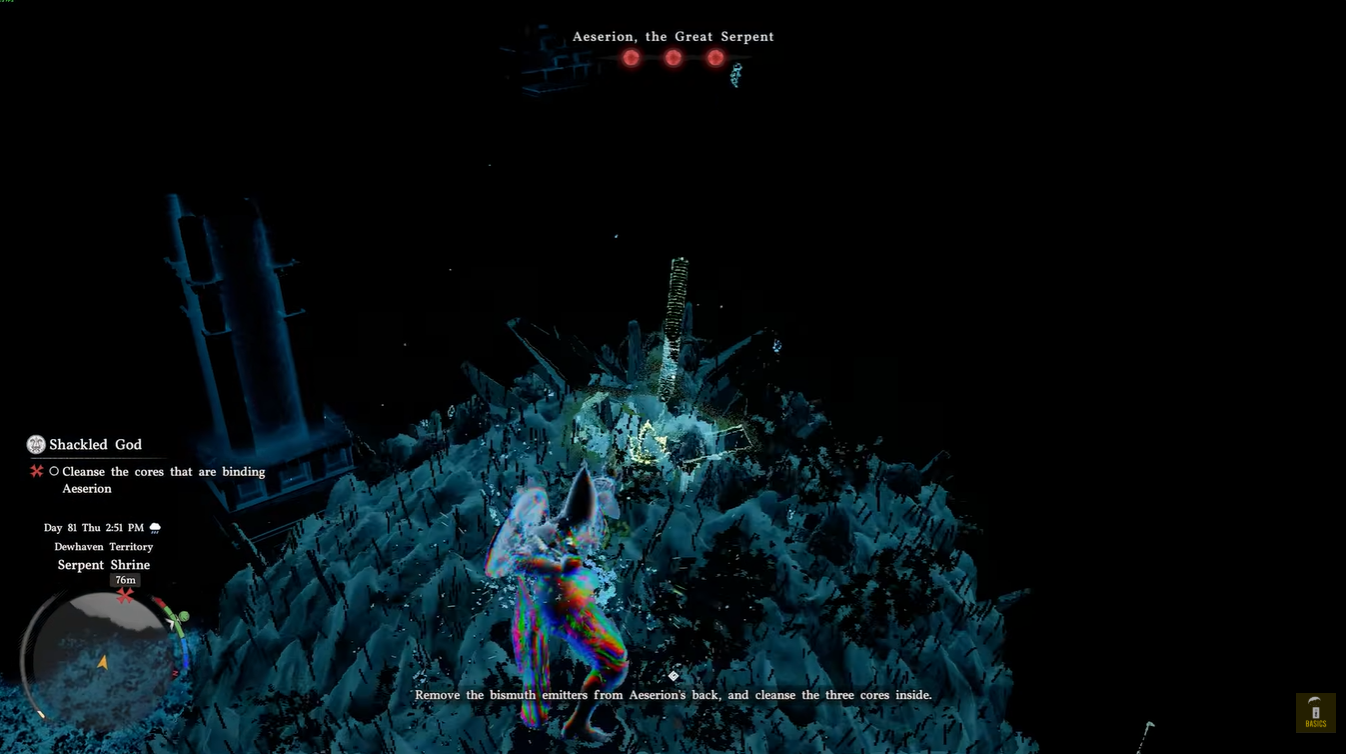Click the BASICS channel watermark logo

tap(1315, 713)
